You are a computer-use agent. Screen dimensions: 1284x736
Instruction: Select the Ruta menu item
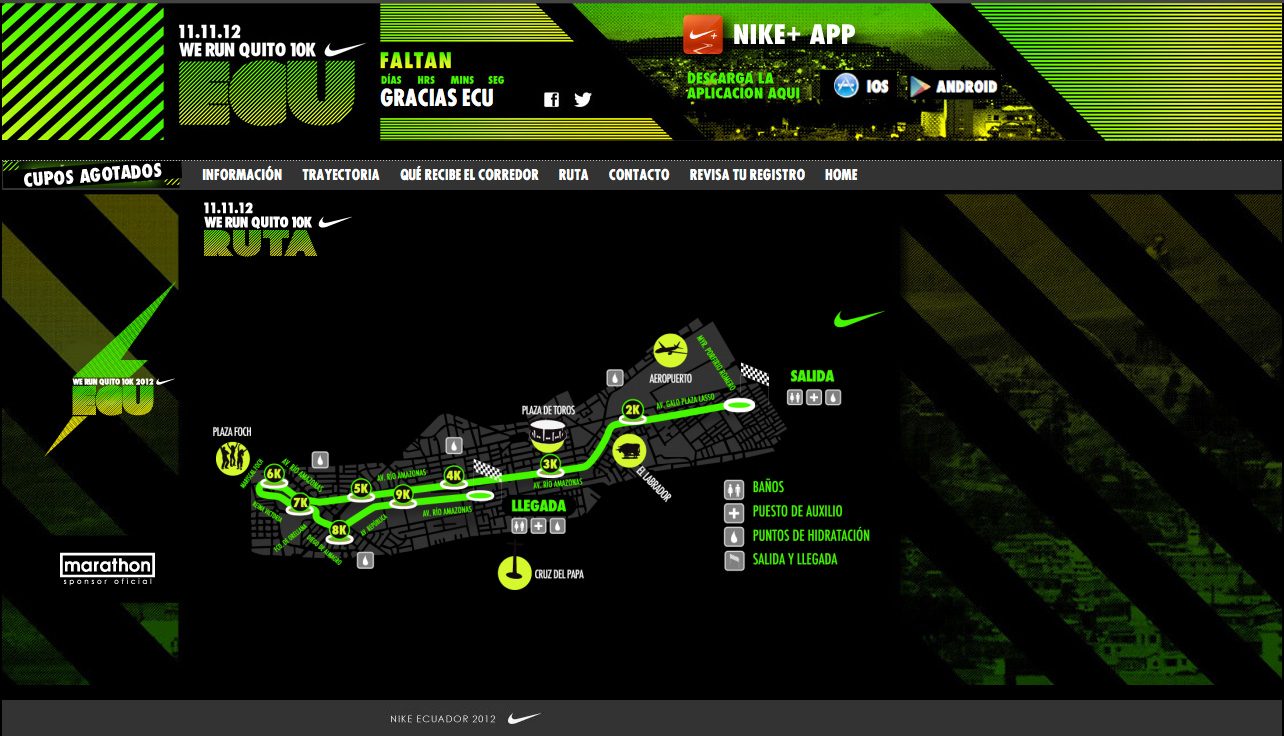[573, 175]
